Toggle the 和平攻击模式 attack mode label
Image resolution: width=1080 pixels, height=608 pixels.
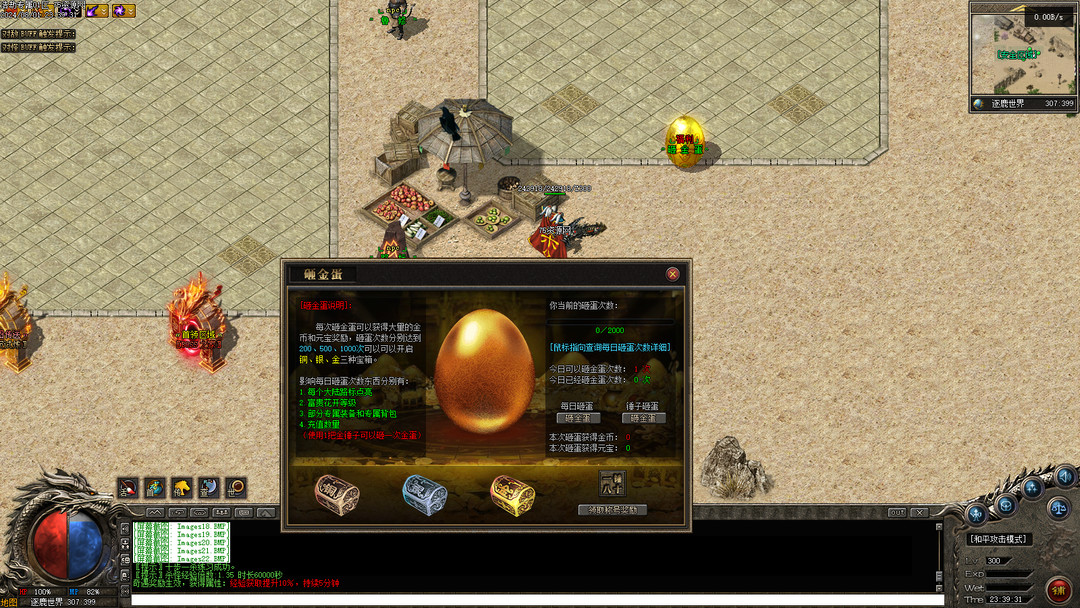999,539
